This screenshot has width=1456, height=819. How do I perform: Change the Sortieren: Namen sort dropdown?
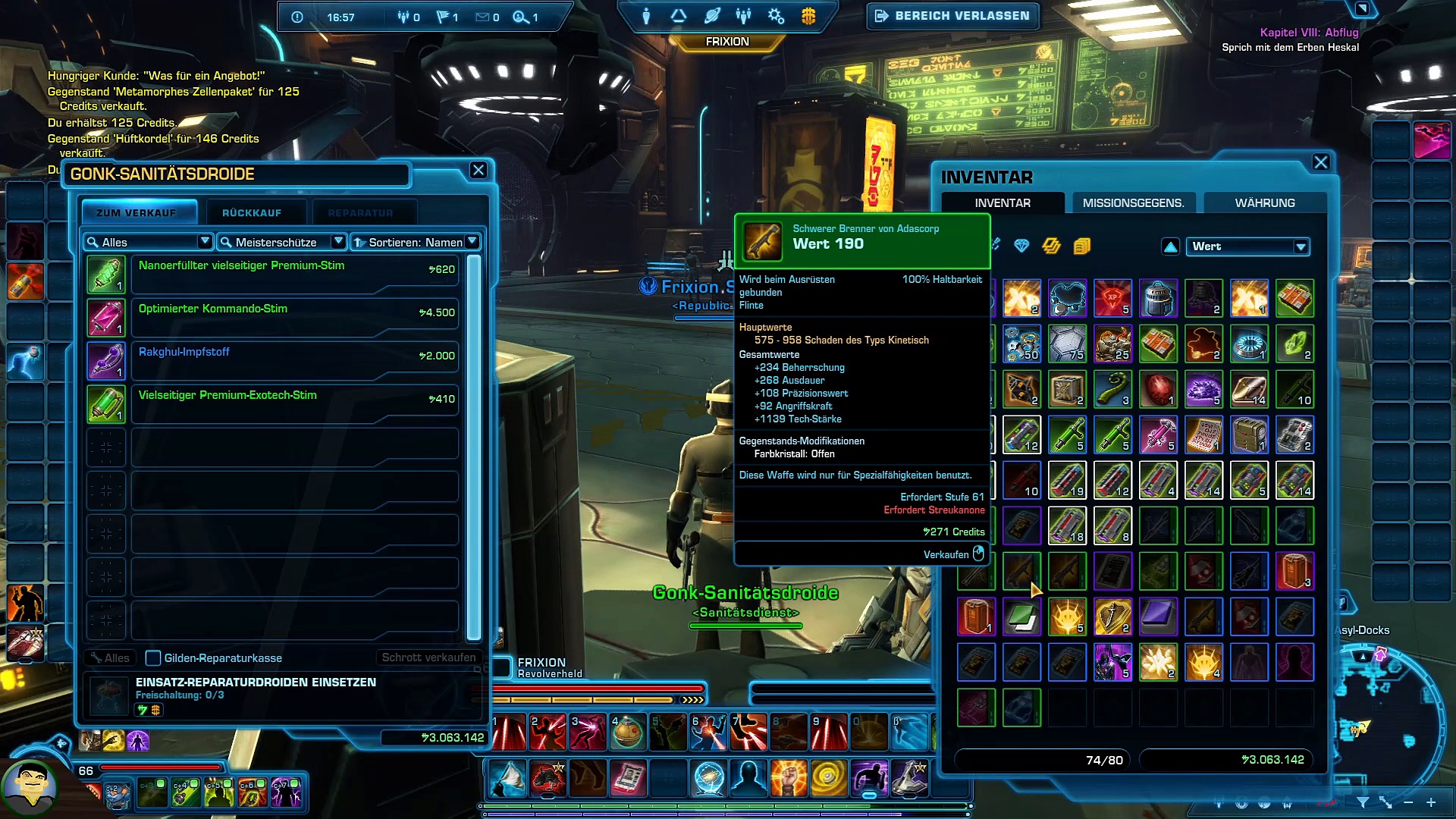pos(416,242)
